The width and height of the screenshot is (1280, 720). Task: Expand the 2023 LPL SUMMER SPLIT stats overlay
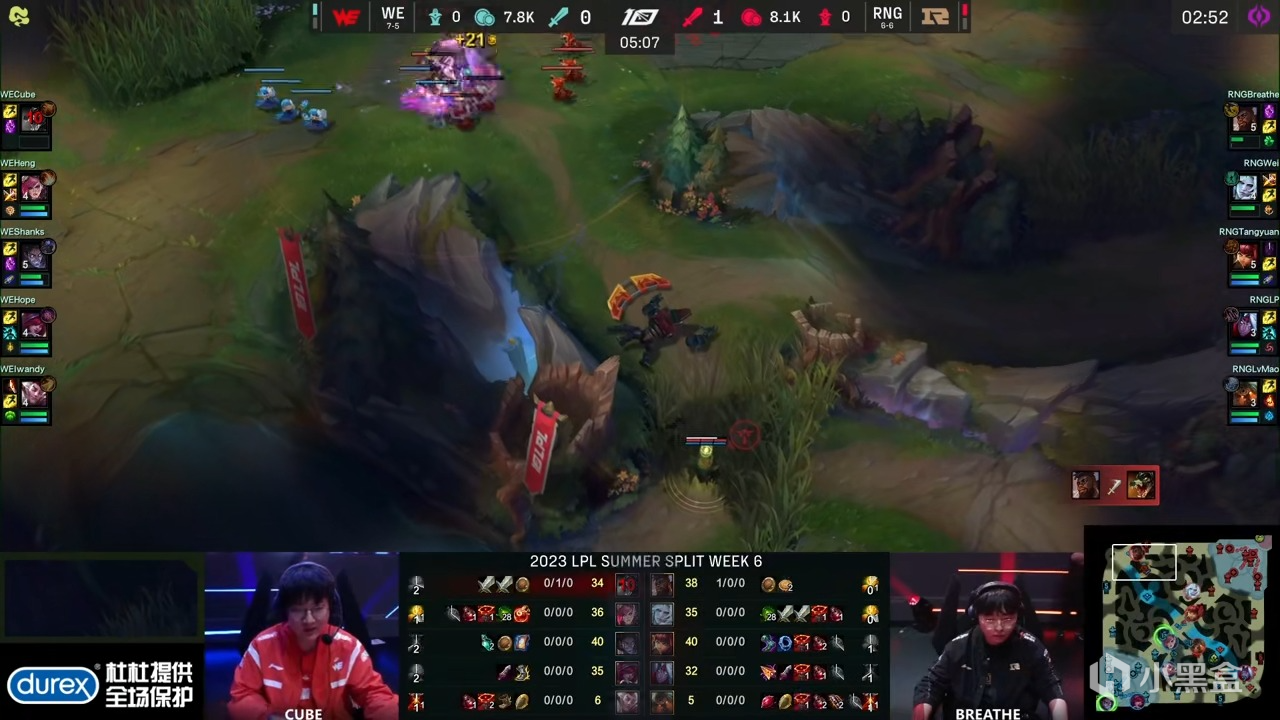point(645,562)
